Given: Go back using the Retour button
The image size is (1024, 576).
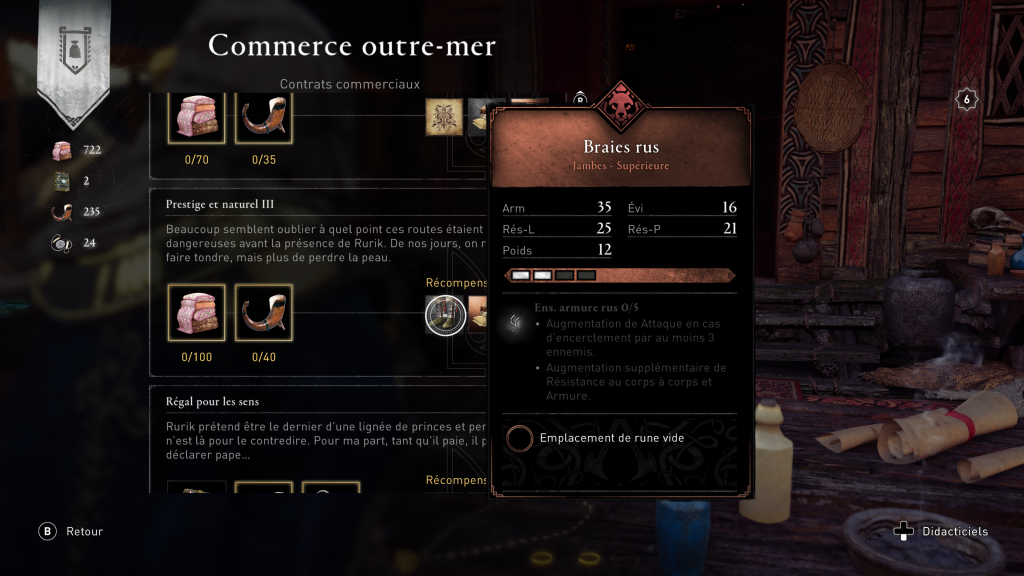Looking at the screenshot, I should point(47,532).
